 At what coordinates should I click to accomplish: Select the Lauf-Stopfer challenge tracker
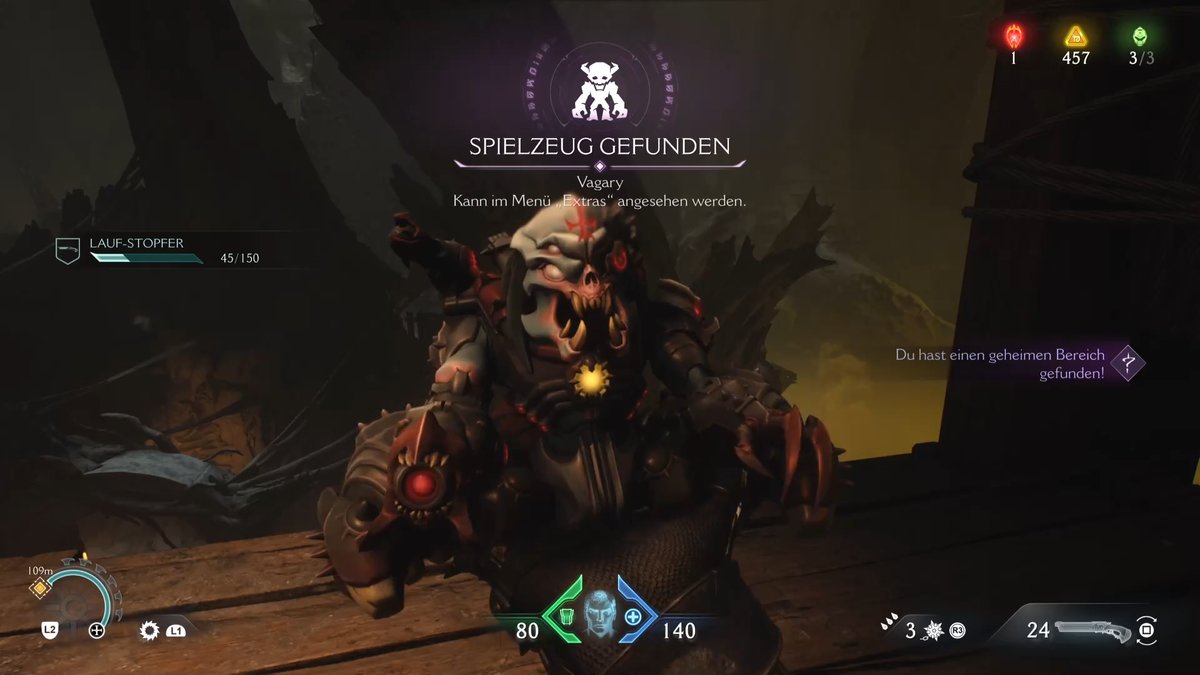click(158, 251)
